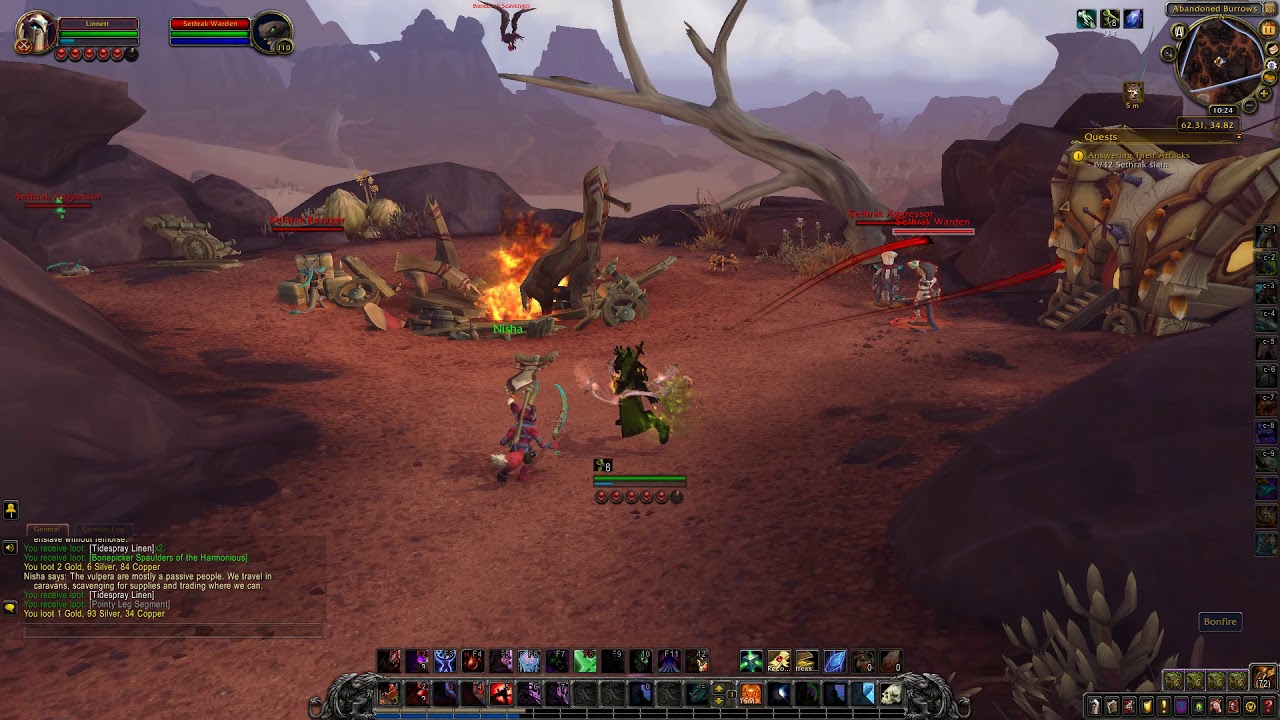The width and height of the screenshot is (1280, 720).
Task: Click the Sethrak Warden target portrait
Action: [x=270, y=33]
